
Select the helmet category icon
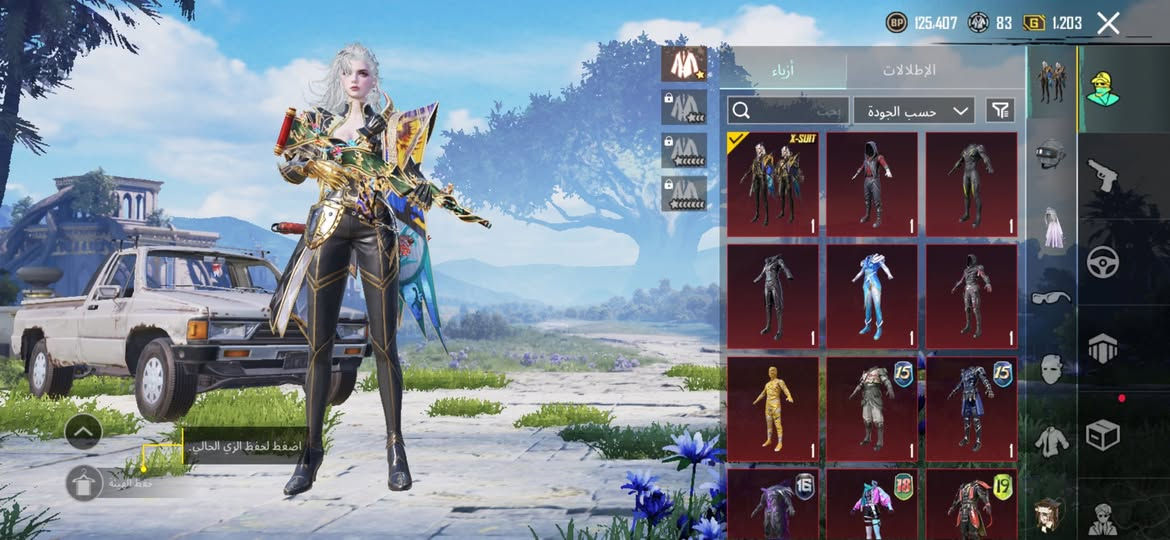coord(1050,153)
